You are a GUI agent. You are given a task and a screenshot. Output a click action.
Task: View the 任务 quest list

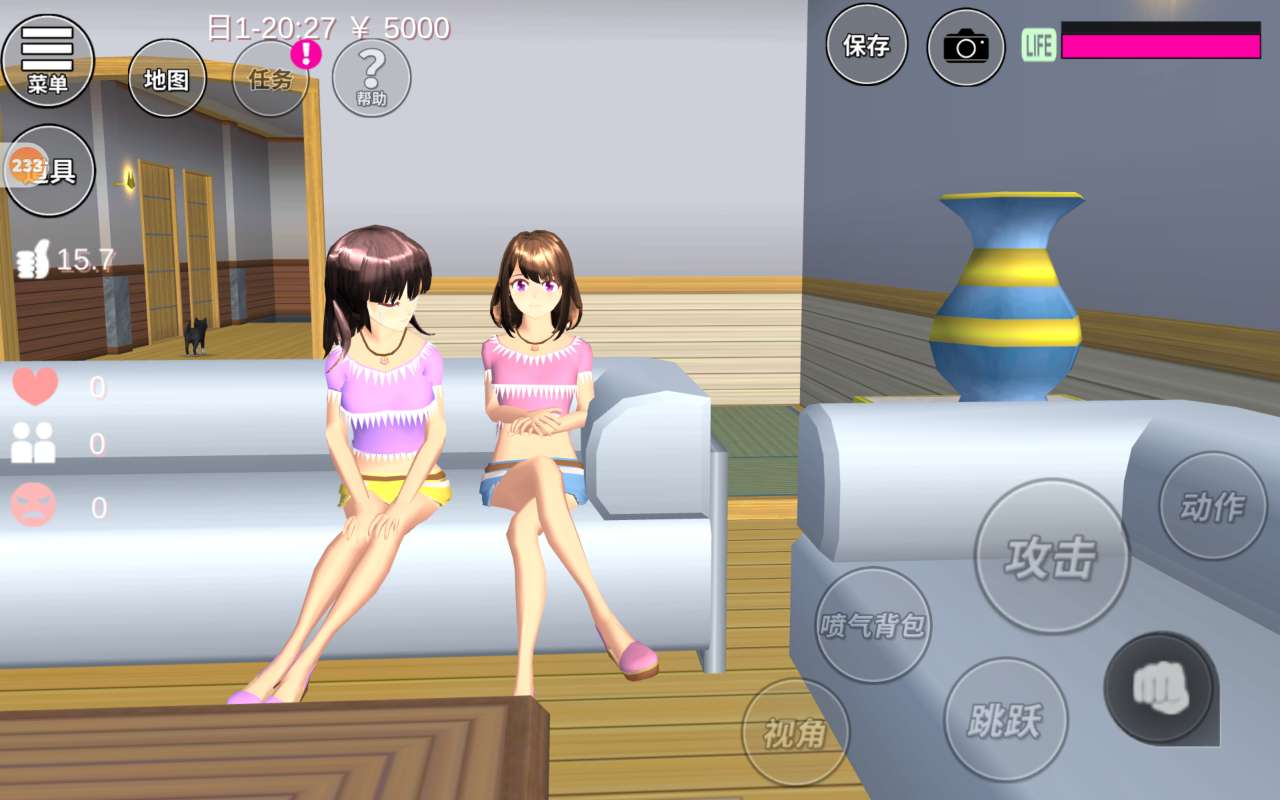pos(270,79)
